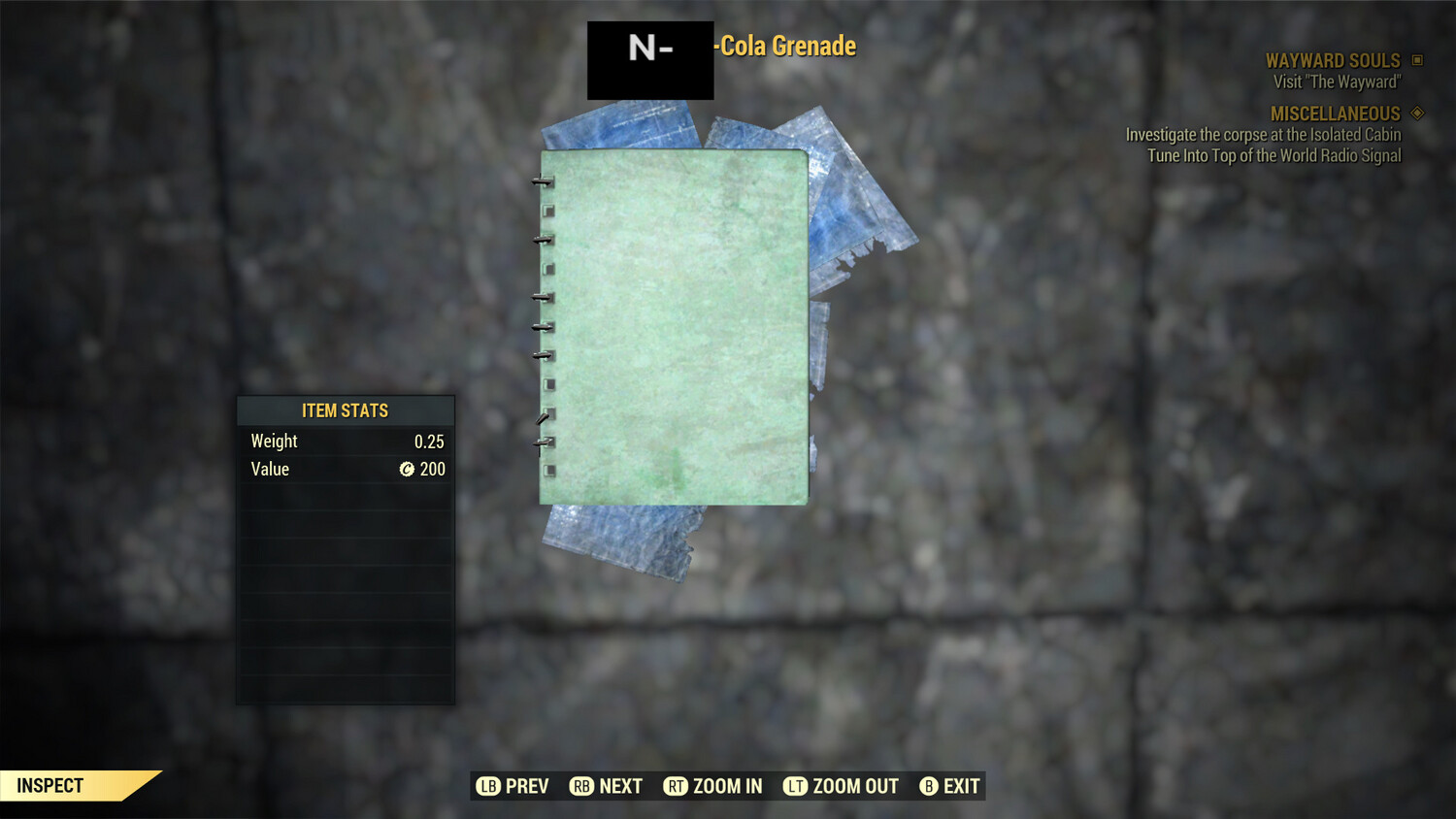Expand the Item Stats panel header
This screenshot has width=1456, height=819.
pos(345,409)
